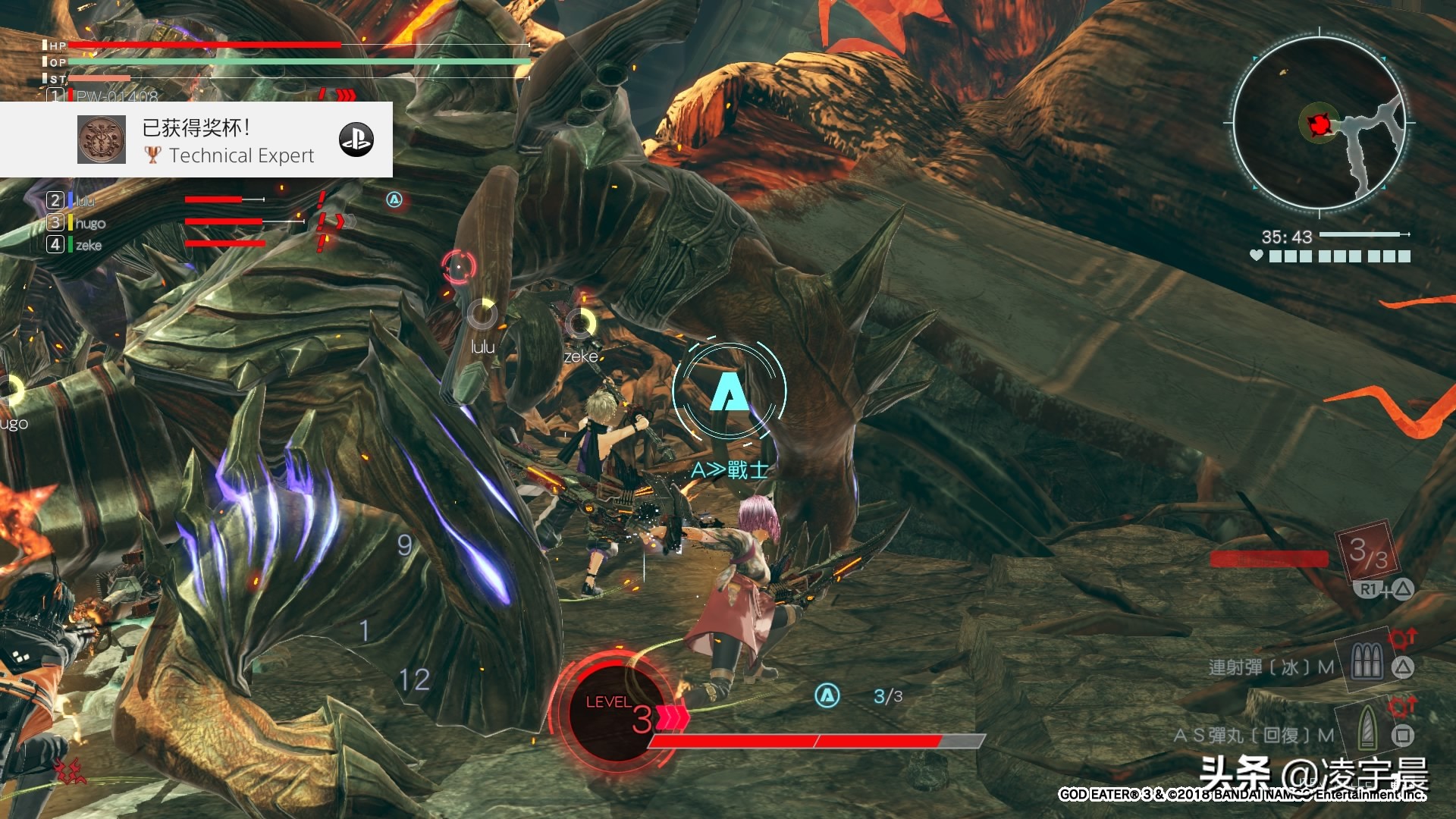1456x819 pixels.
Task: Select the red enemy marker on minimap
Action: (1320, 124)
